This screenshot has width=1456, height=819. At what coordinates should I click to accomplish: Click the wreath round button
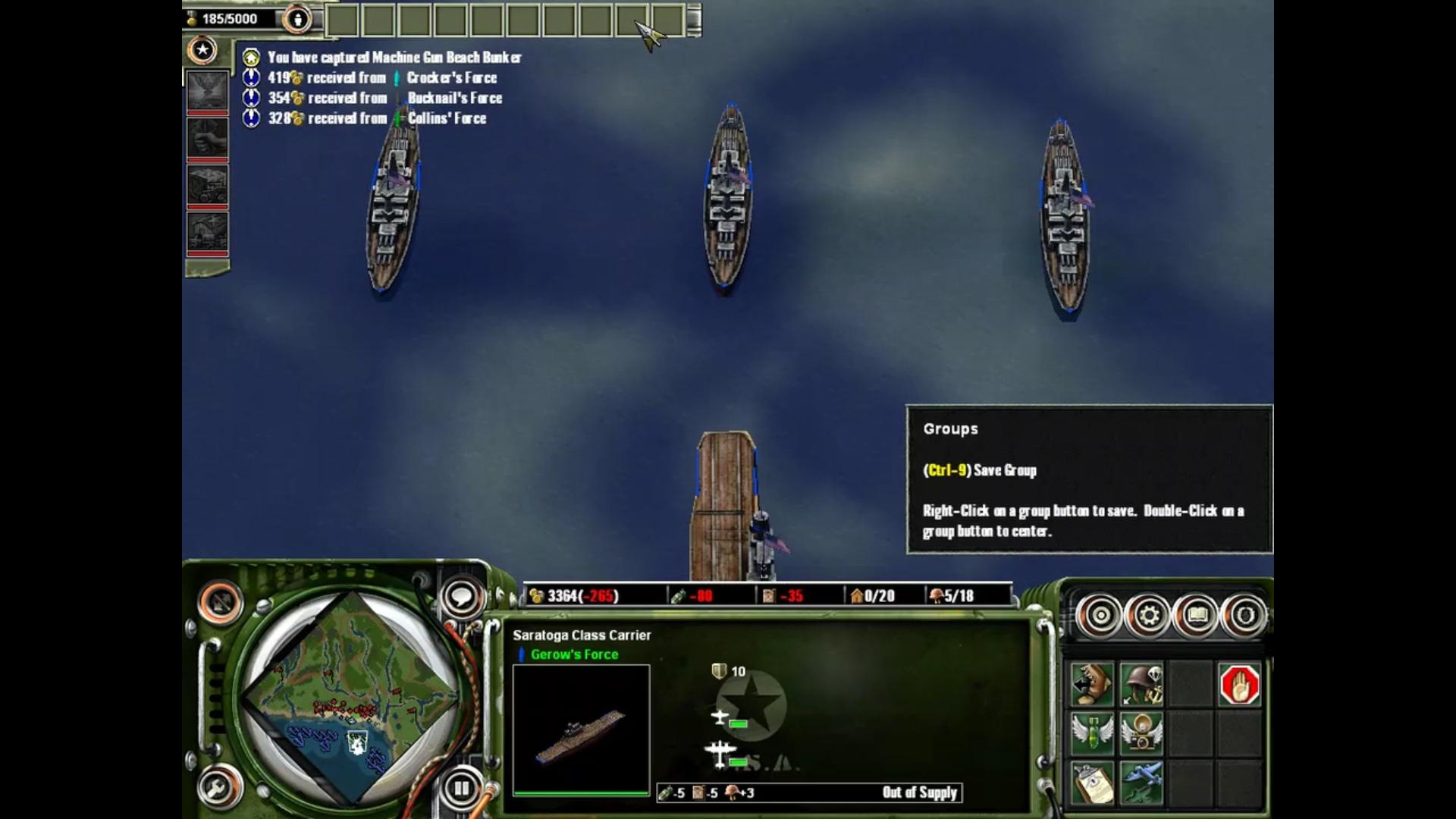1244,615
